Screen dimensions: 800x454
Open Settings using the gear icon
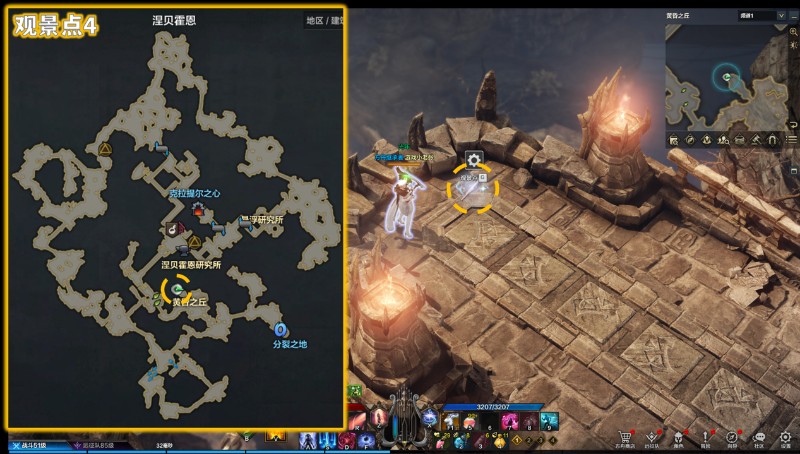[785, 436]
